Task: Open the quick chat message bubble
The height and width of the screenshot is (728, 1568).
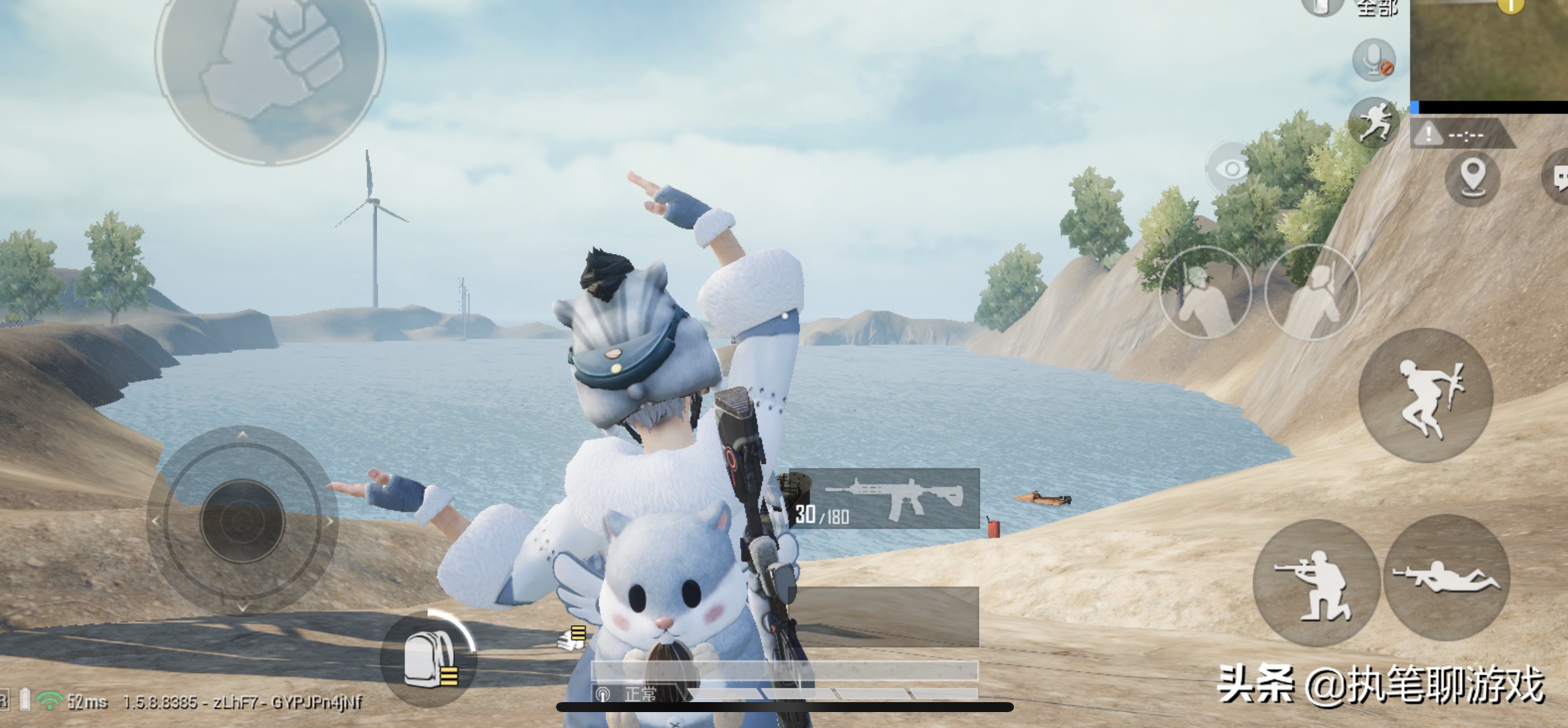Action: pyautogui.click(x=1558, y=178)
